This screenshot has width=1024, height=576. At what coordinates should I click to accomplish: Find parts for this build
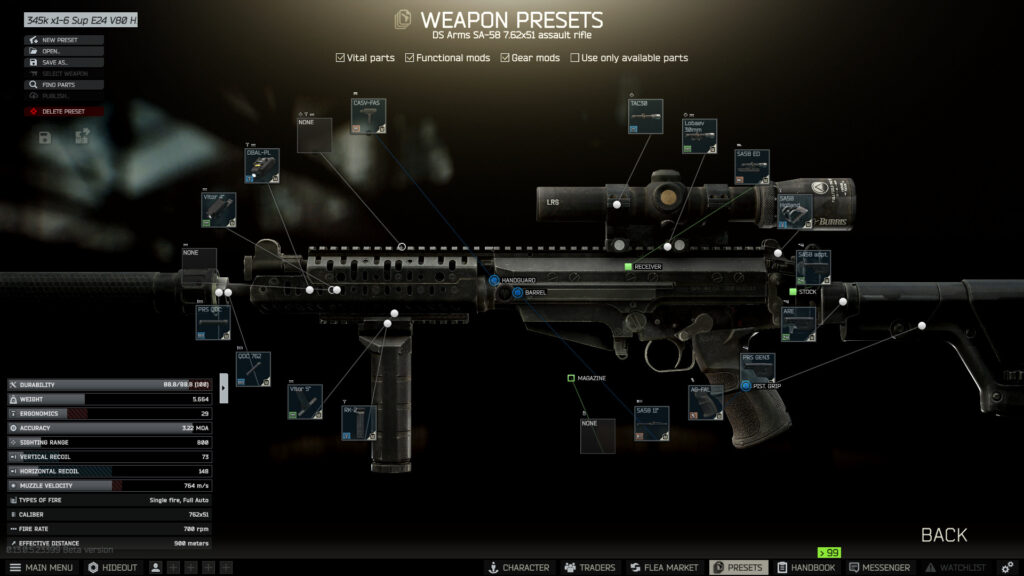(x=58, y=85)
